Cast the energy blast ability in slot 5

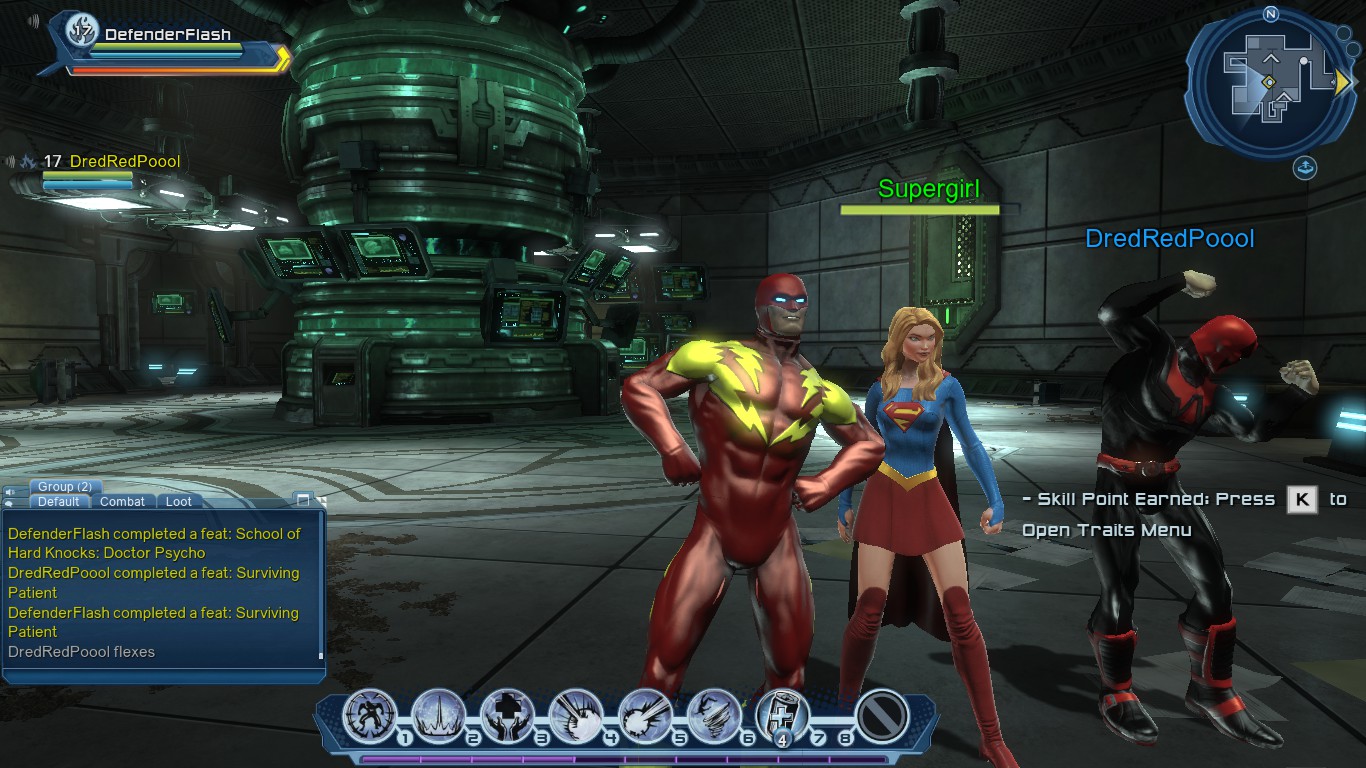point(646,717)
